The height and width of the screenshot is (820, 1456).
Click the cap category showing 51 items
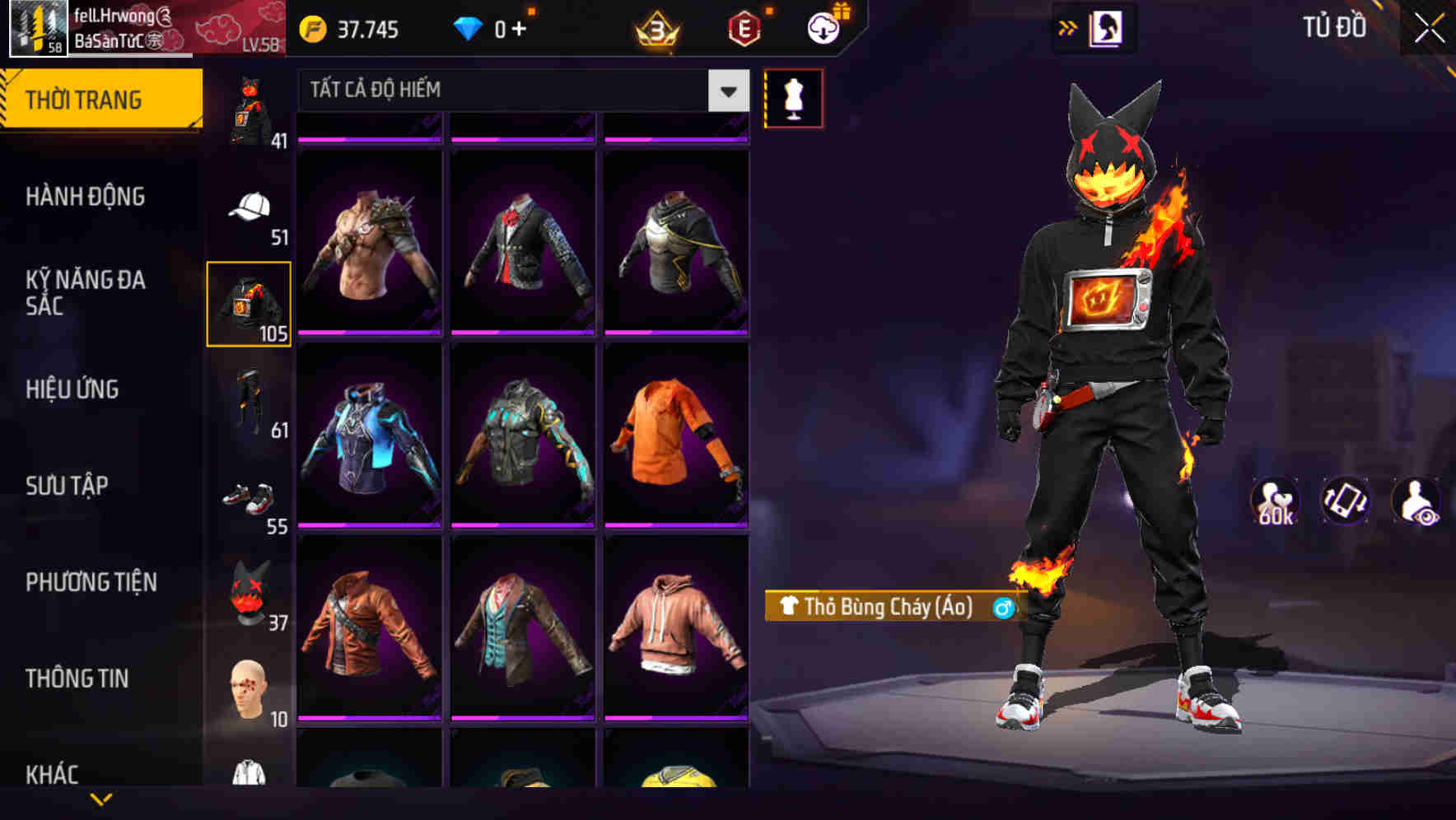pyautogui.click(x=249, y=207)
